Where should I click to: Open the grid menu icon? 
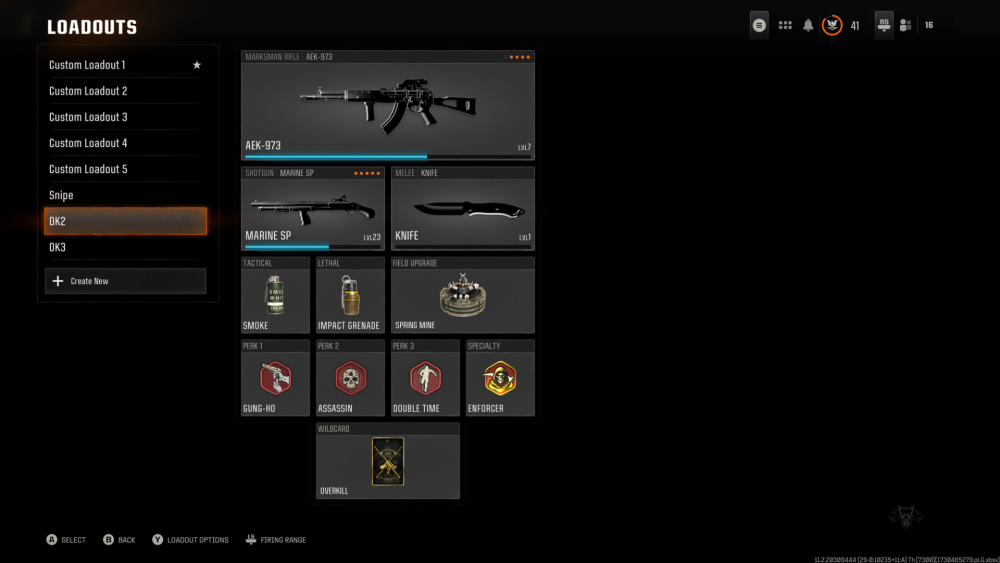click(785, 25)
